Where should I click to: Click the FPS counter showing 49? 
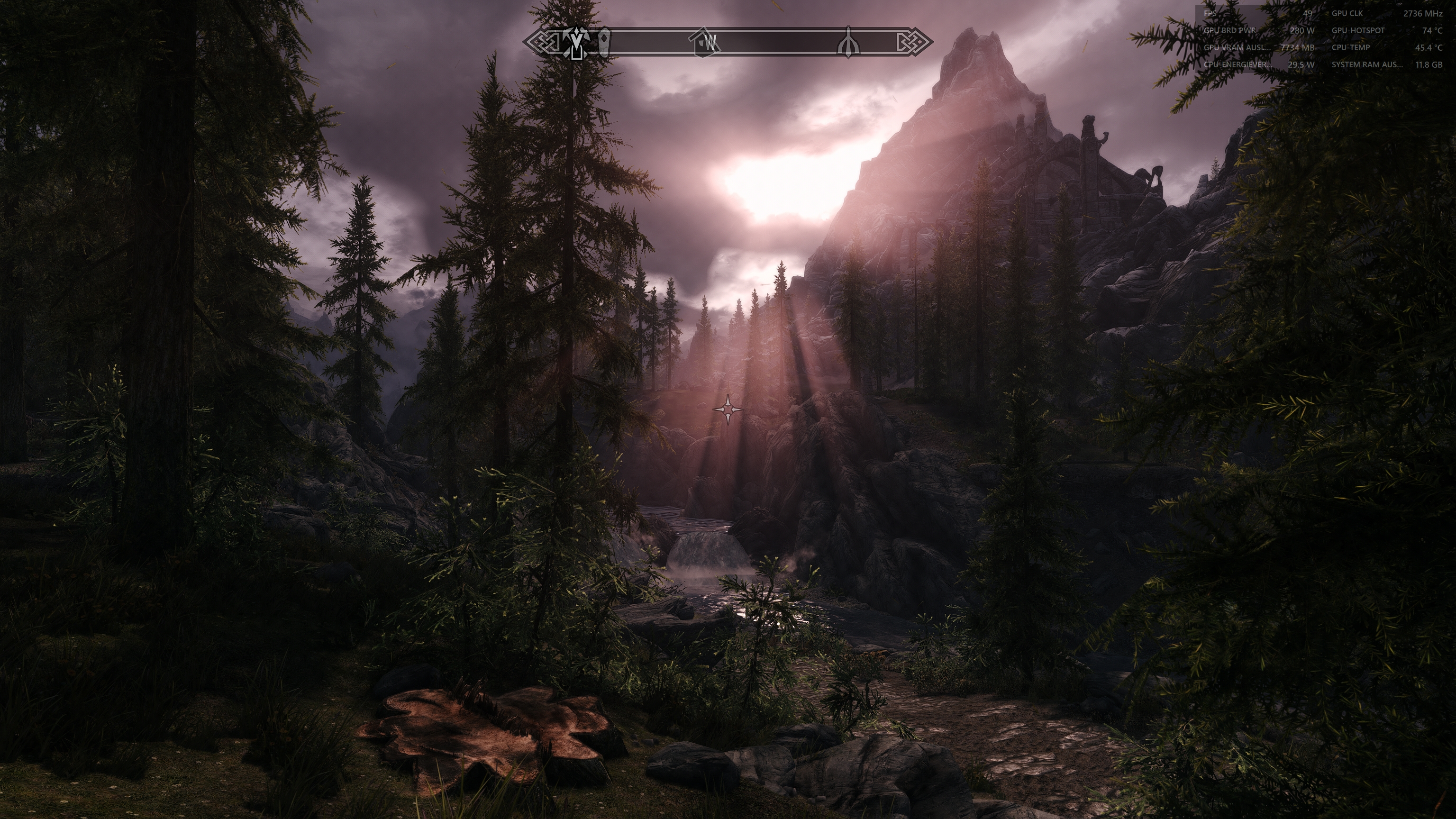coord(1308,14)
